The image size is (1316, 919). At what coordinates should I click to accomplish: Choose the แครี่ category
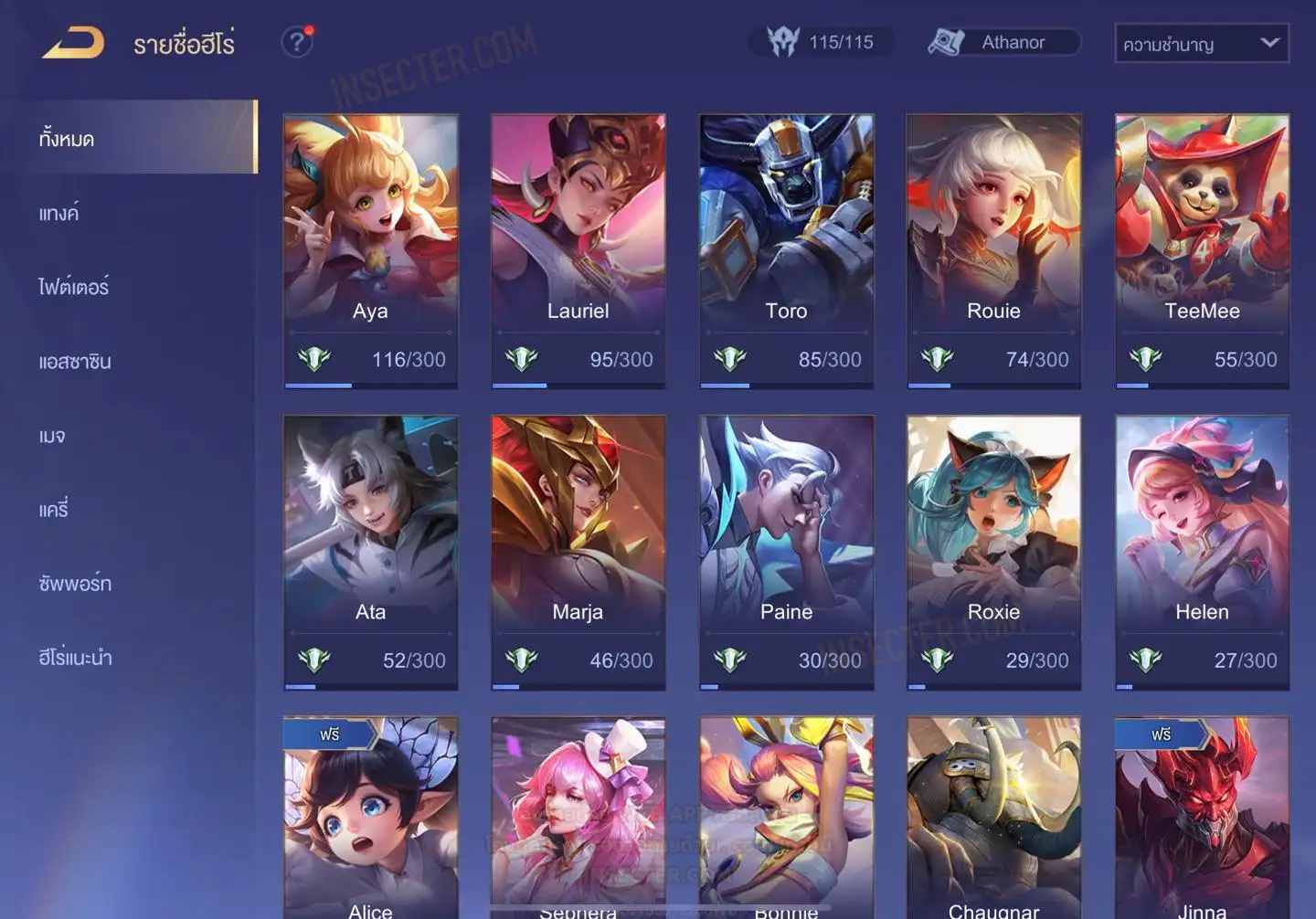[x=54, y=510]
